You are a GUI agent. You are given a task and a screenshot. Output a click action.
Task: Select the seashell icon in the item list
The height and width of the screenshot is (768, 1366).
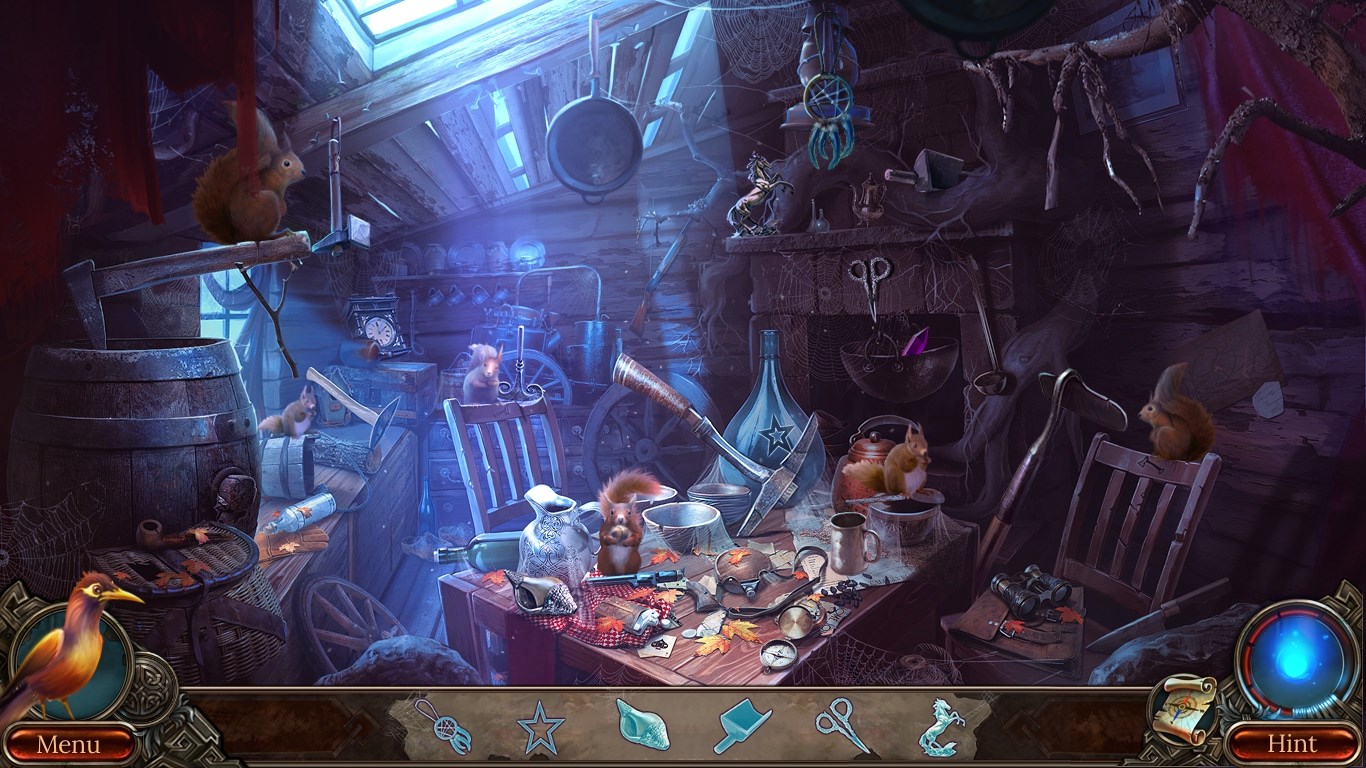(641, 728)
